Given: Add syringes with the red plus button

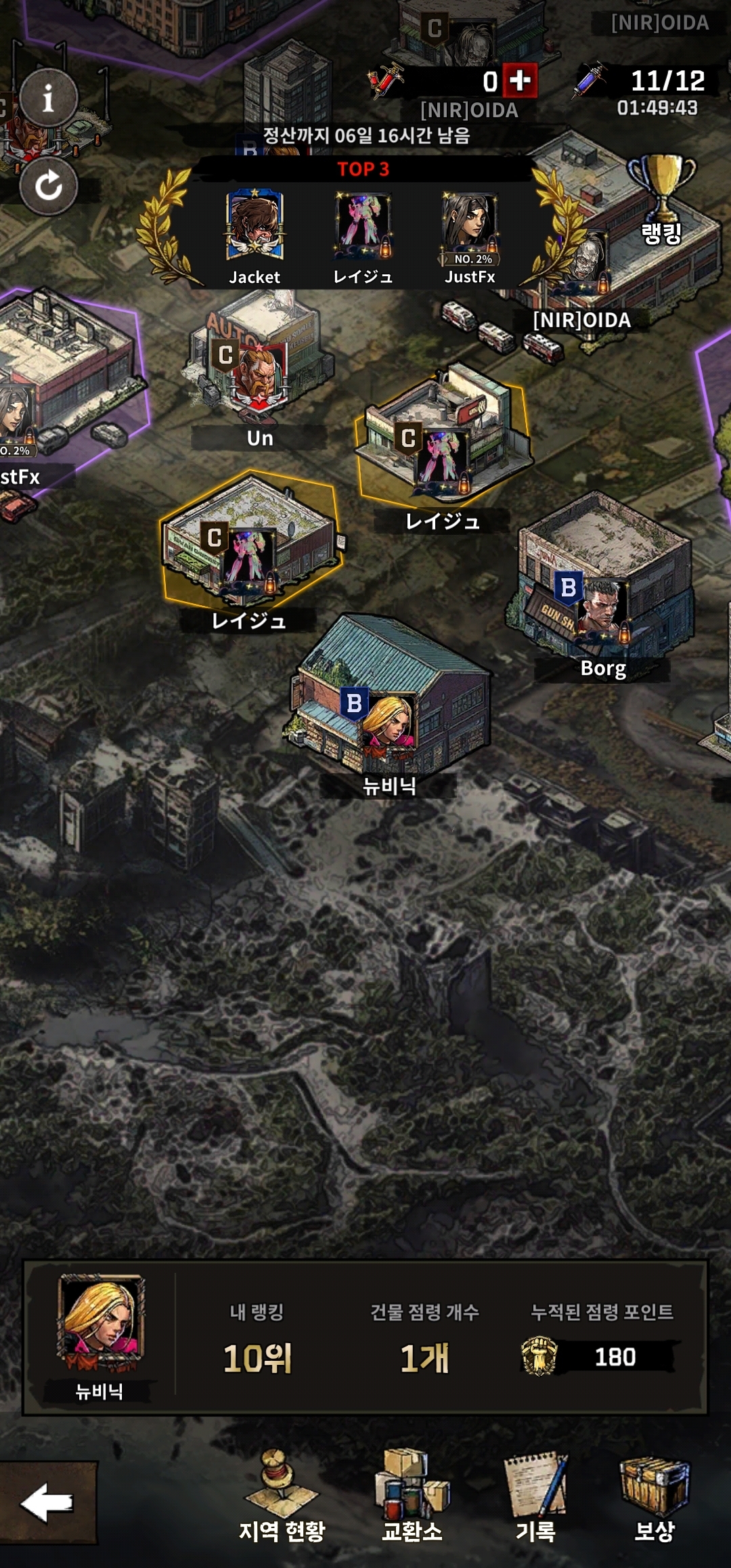Looking at the screenshot, I should tap(520, 81).
